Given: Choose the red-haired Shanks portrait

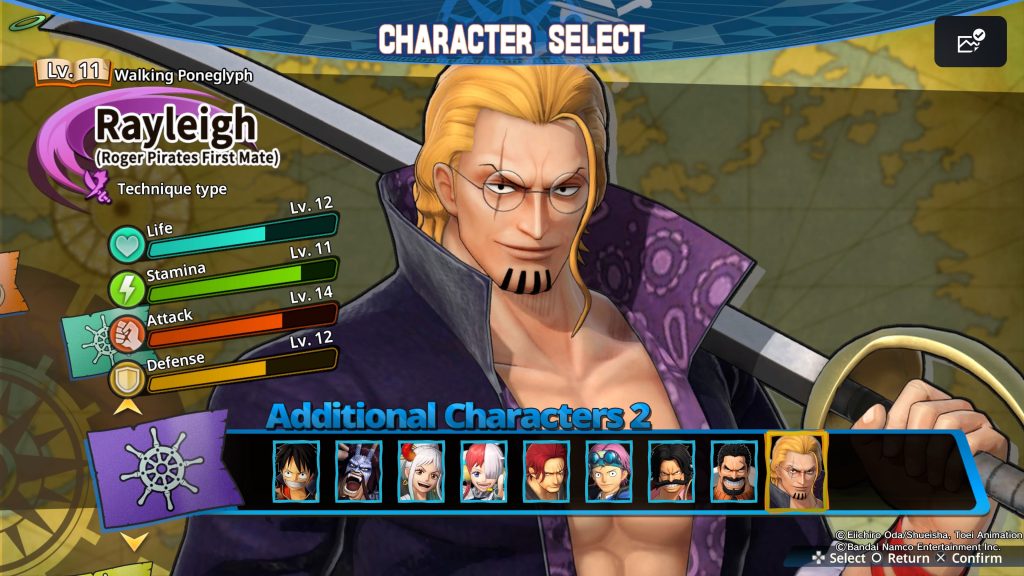Looking at the screenshot, I should [546, 471].
